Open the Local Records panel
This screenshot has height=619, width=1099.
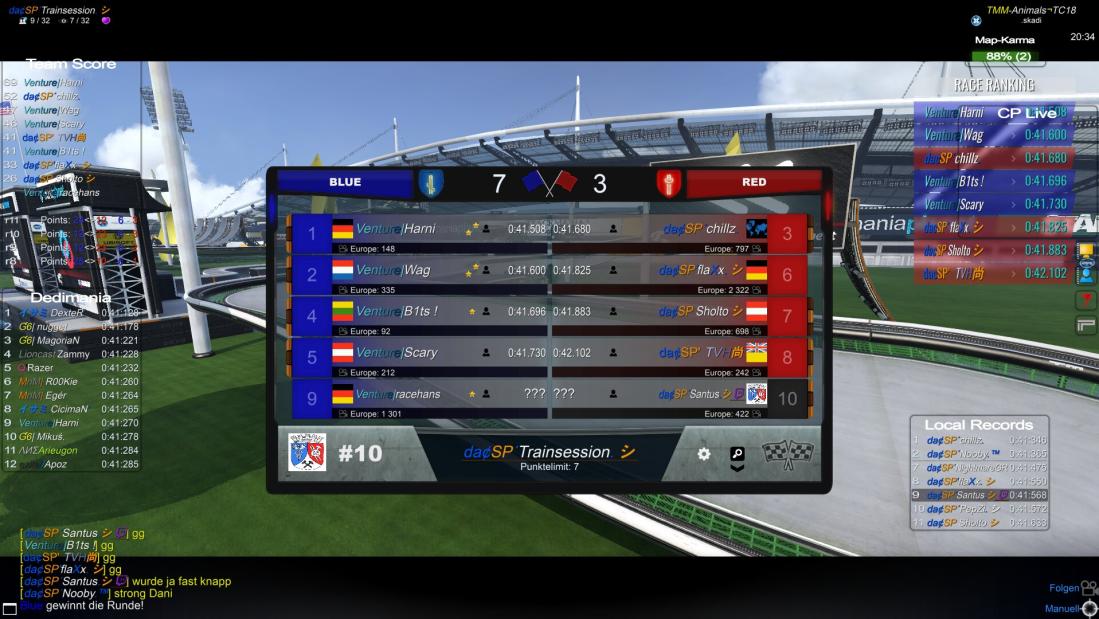tap(979, 424)
